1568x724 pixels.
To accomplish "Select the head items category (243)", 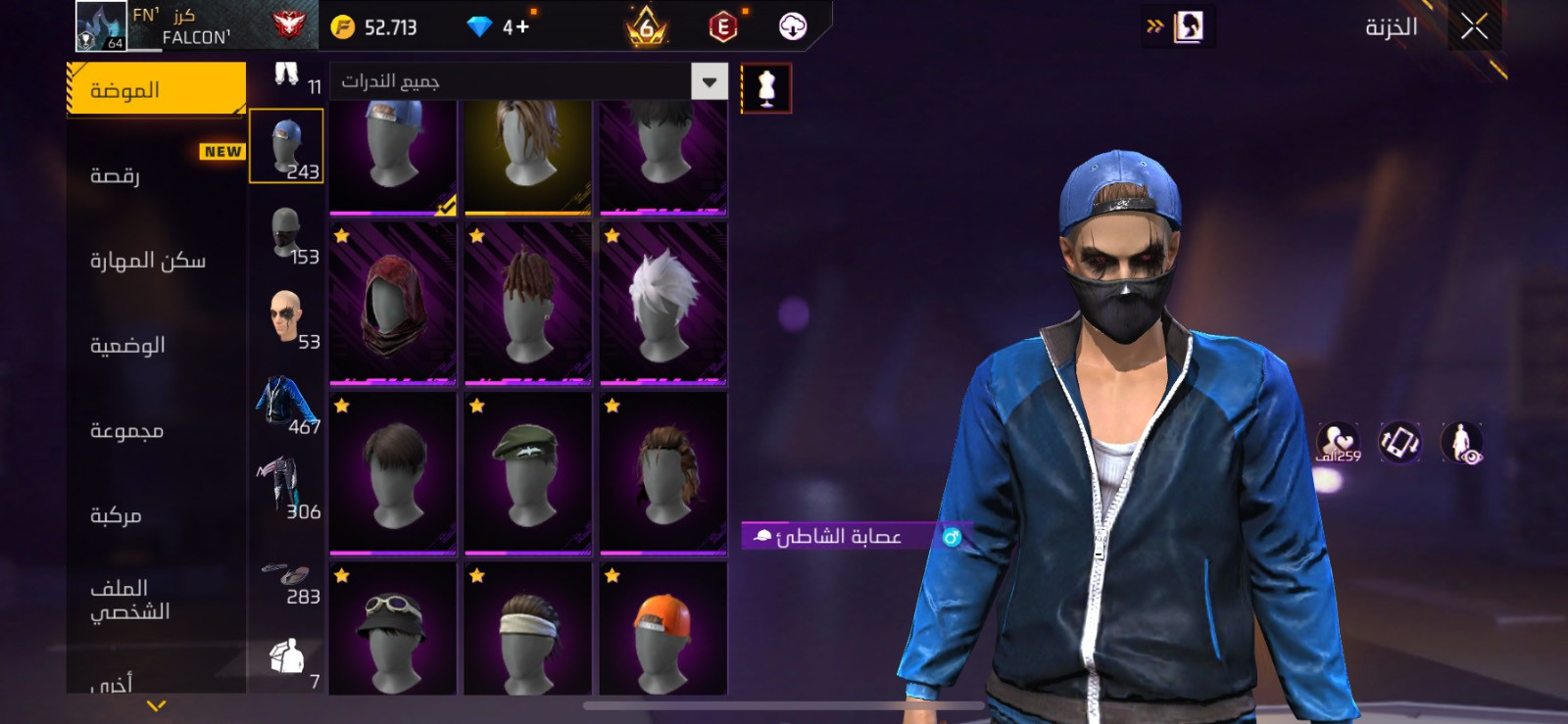I will coord(286,146).
